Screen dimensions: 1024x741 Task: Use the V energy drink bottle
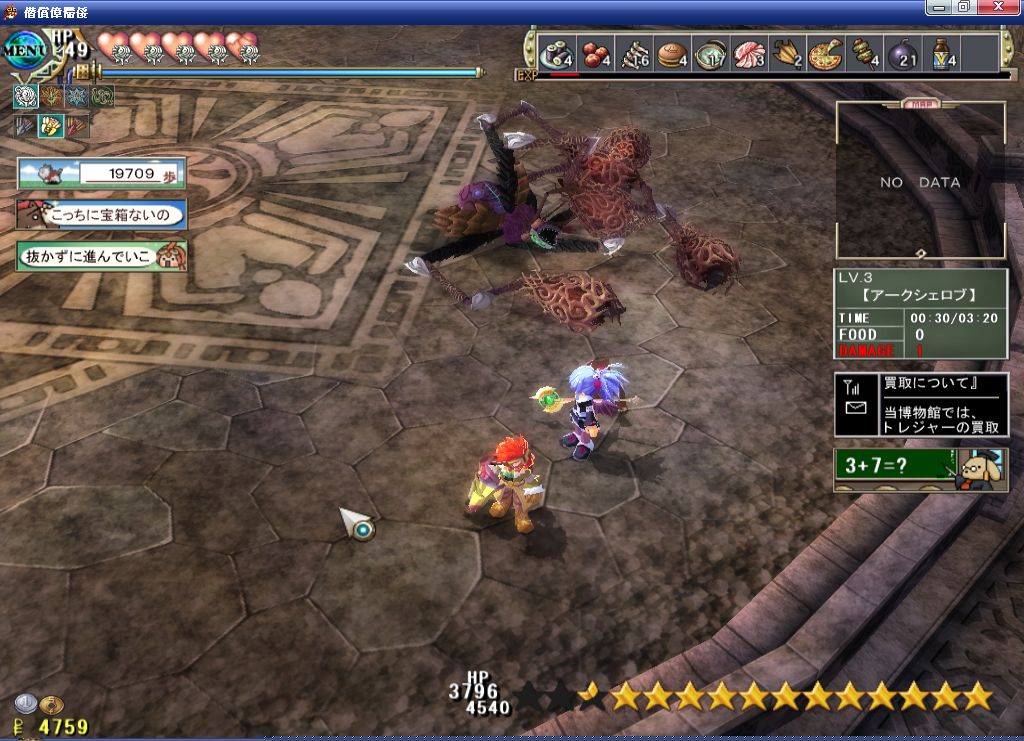(943, 54)
